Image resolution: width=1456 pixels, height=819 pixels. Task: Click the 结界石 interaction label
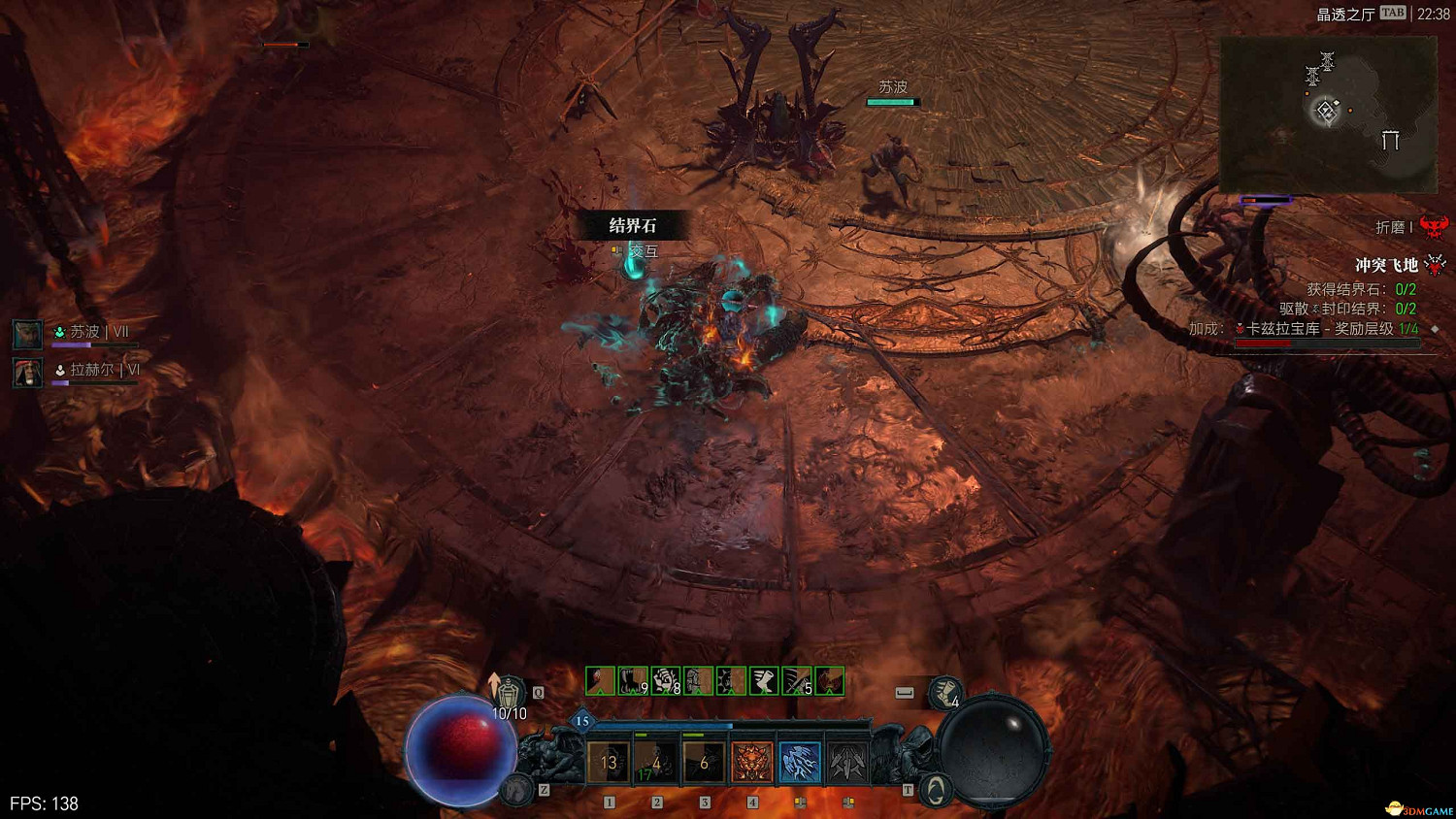click(x=633, y=226)
